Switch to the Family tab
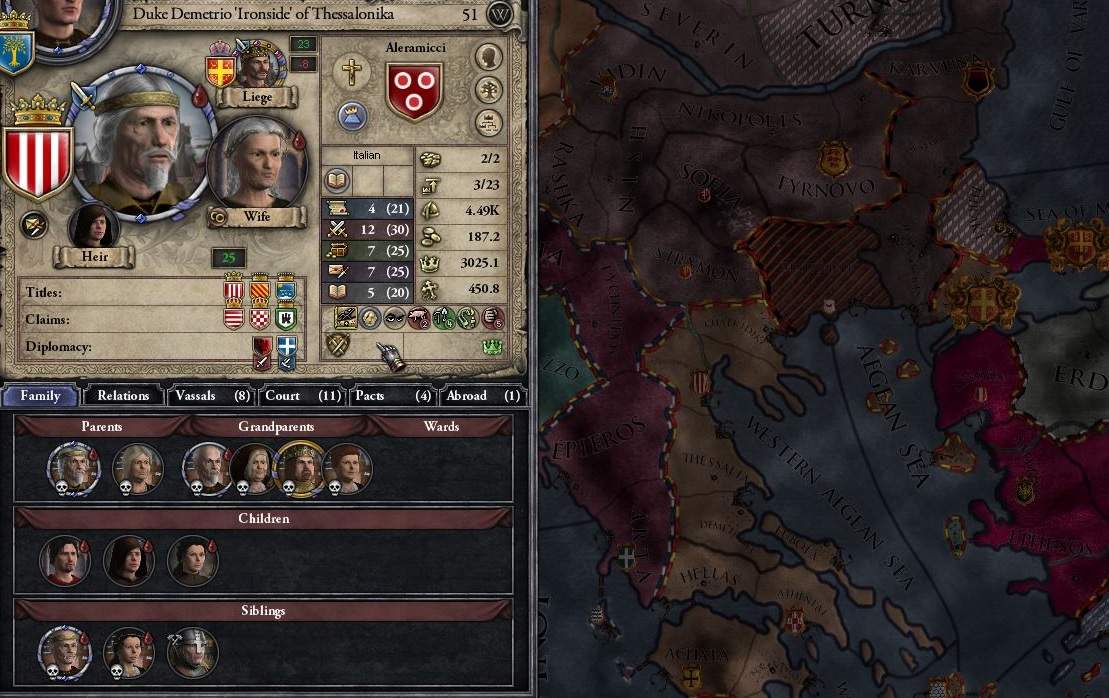The height and width of the screenshot is (698, 1109). [x=41, y=395]
